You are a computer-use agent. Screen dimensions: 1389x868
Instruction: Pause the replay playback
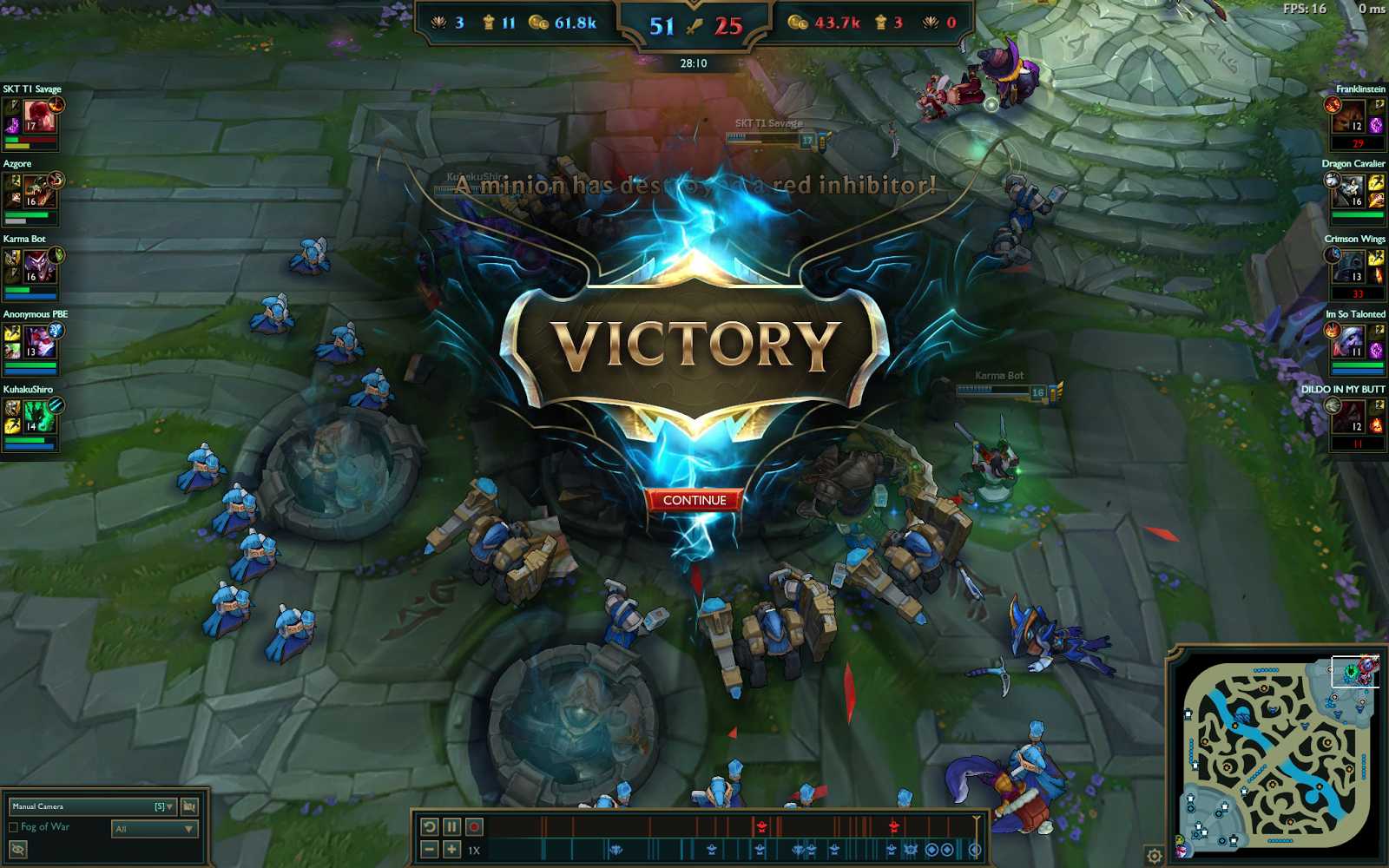click(x=451, y=827)
